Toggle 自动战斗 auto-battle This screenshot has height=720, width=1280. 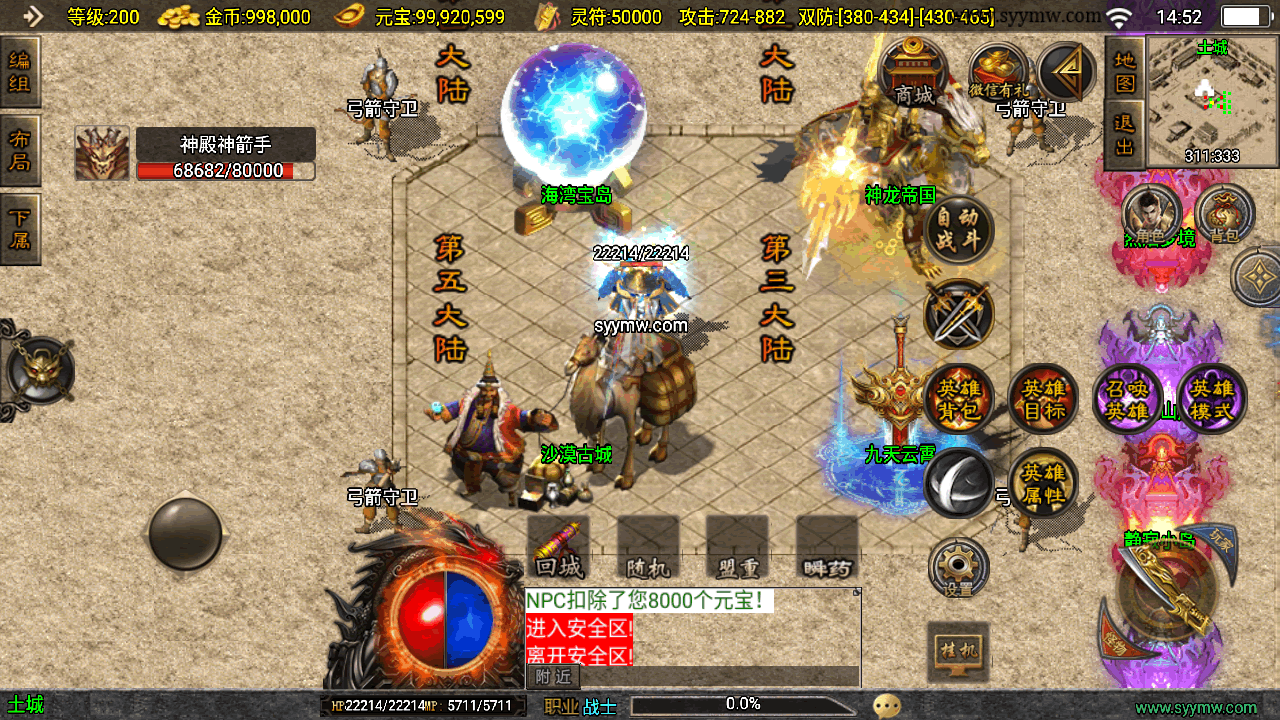[x=959, y=229]
